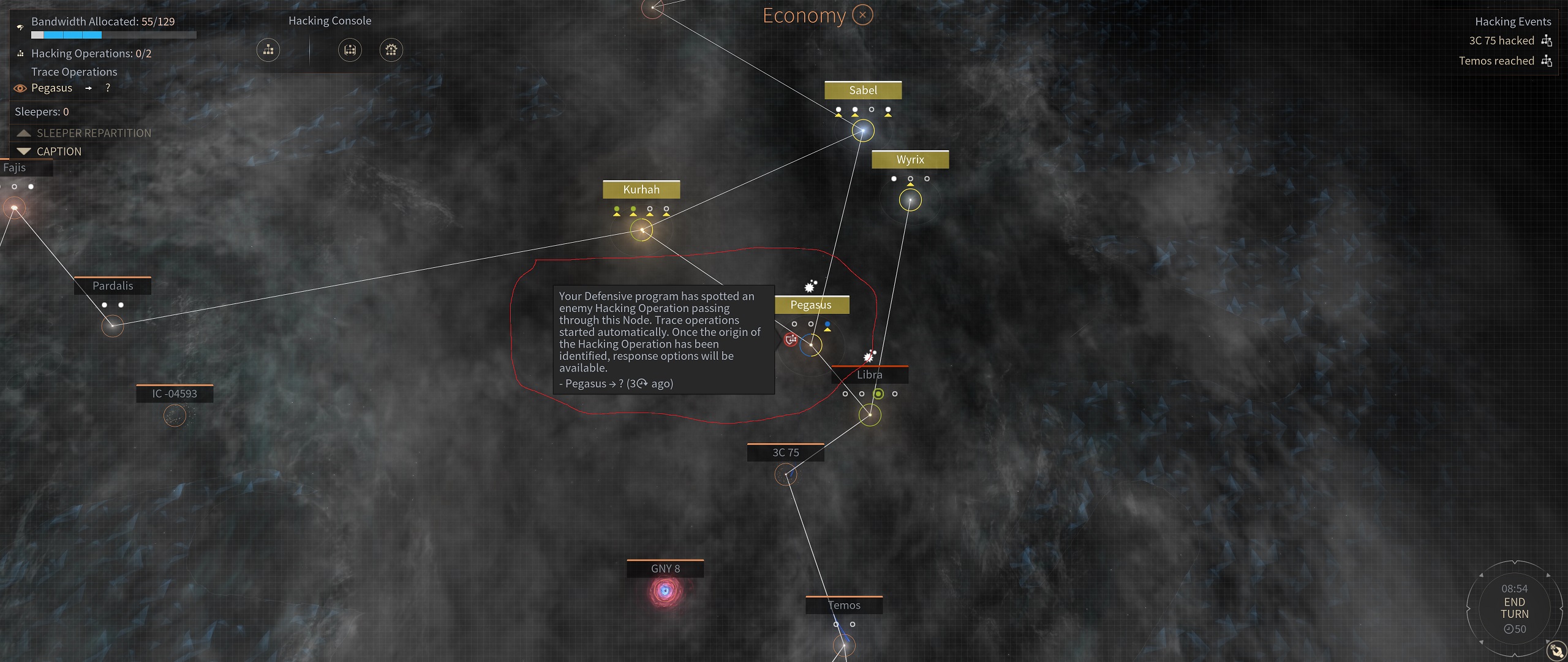The height and width of the screenshot is (662, 1568).
Task: Select the Kurhah system label
Action: (641, 190)
